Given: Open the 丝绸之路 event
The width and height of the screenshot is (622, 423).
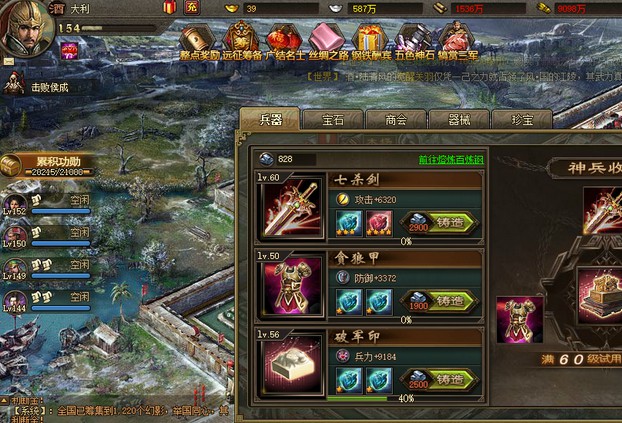Looking at the screenshot, I should coord(327,42).
